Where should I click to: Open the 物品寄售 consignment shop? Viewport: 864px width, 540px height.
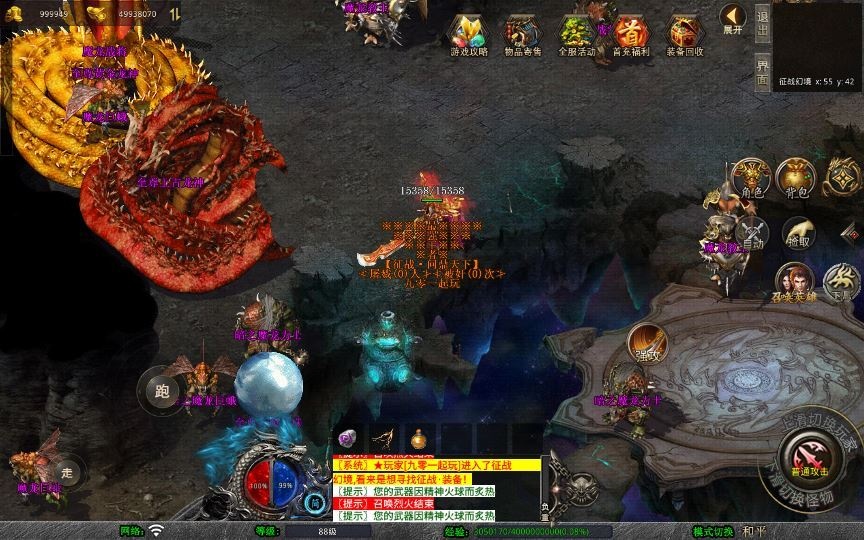coord(522,36)
